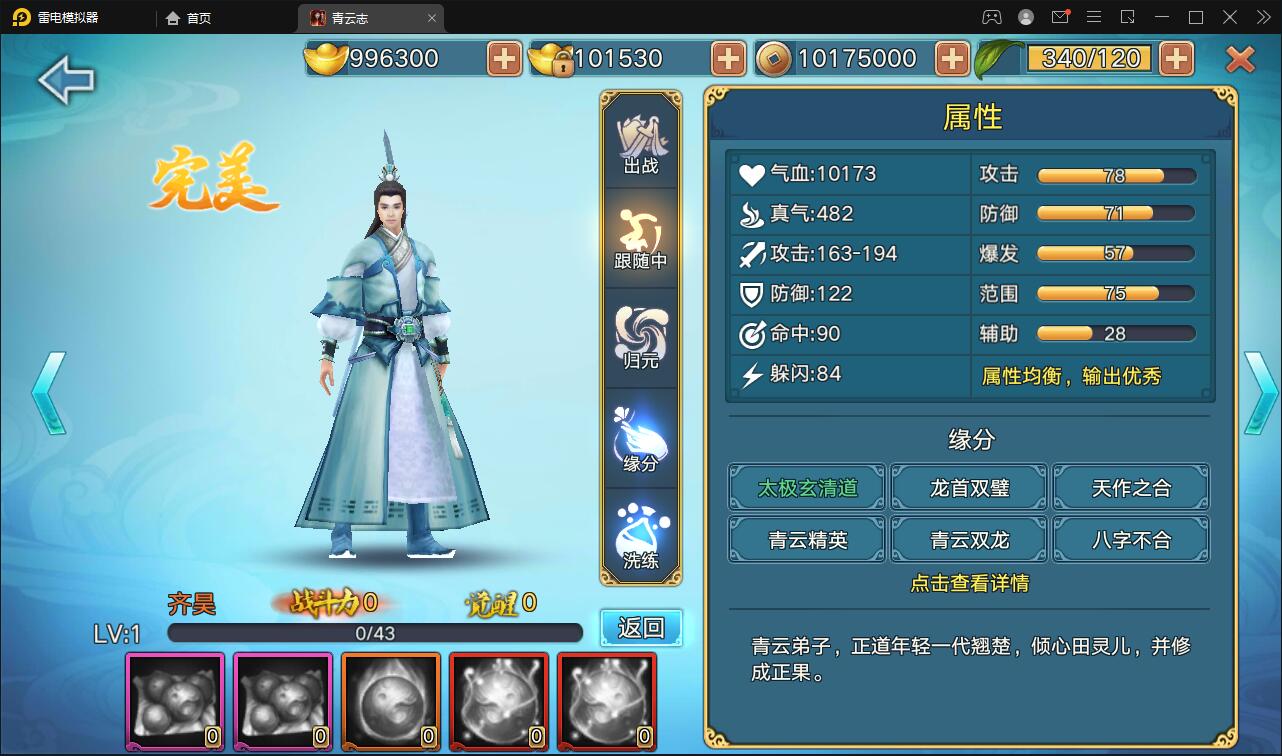Toggle the 龙首双璧 fate bond
1282x756 pixels.
coord(968,487)
